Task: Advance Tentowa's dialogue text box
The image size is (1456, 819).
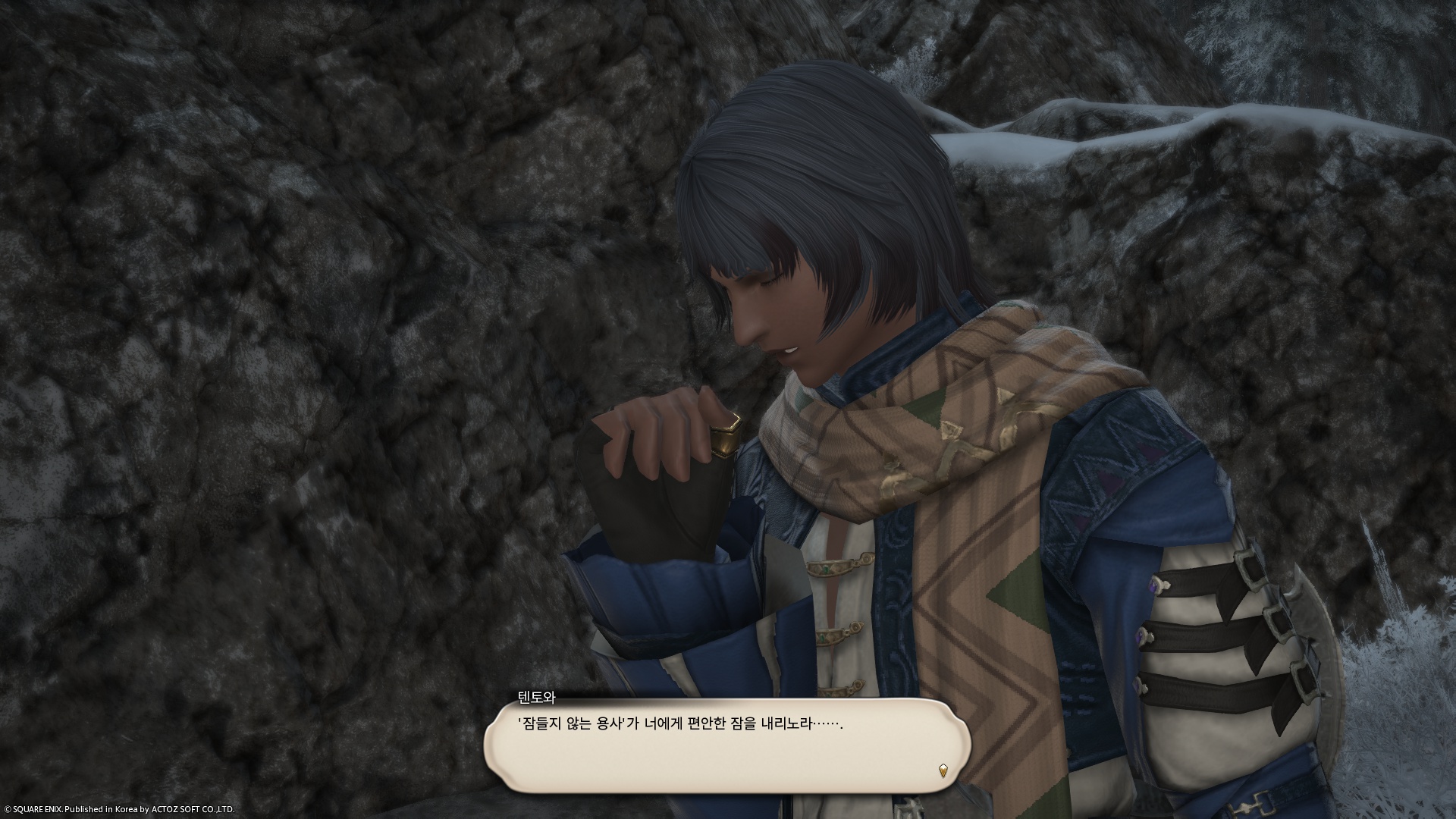Action: point(726,744)
